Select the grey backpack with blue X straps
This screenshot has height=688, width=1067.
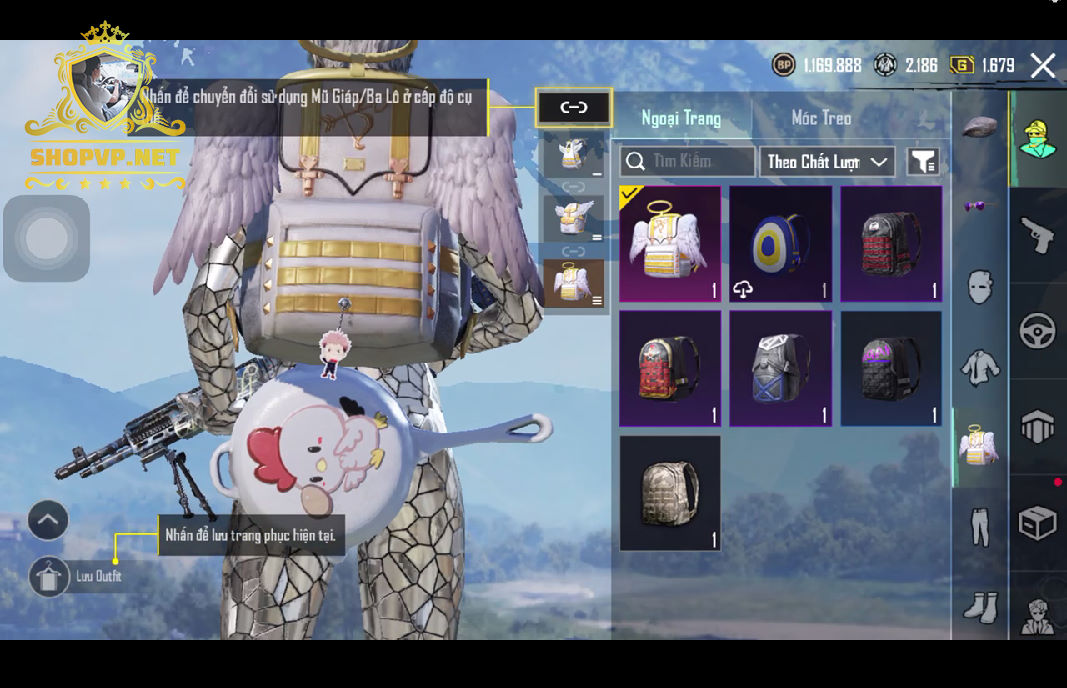coord(780,369)
